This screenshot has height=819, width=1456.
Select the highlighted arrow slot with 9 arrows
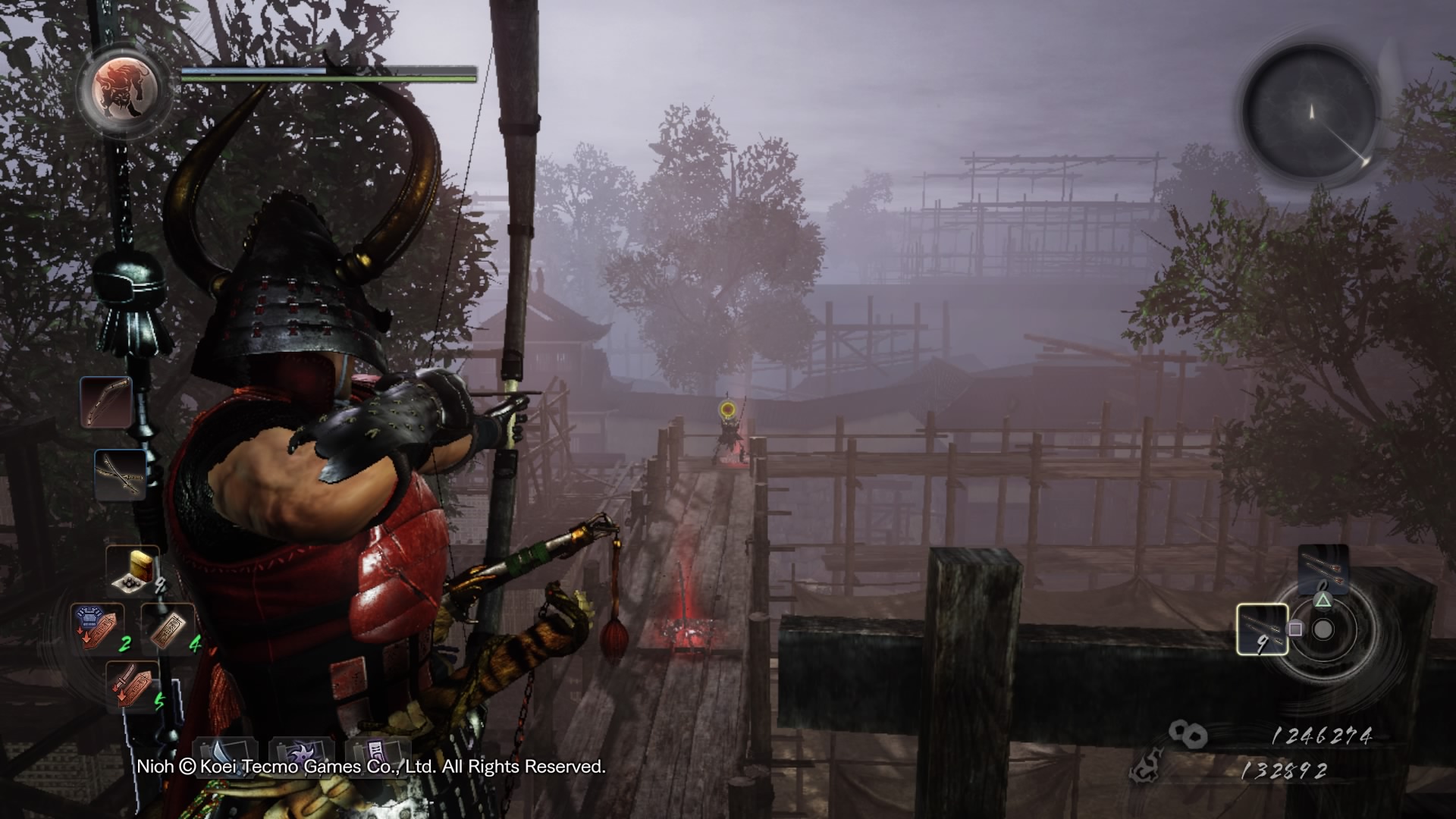pyautogui.click(x=1262, y=629)
